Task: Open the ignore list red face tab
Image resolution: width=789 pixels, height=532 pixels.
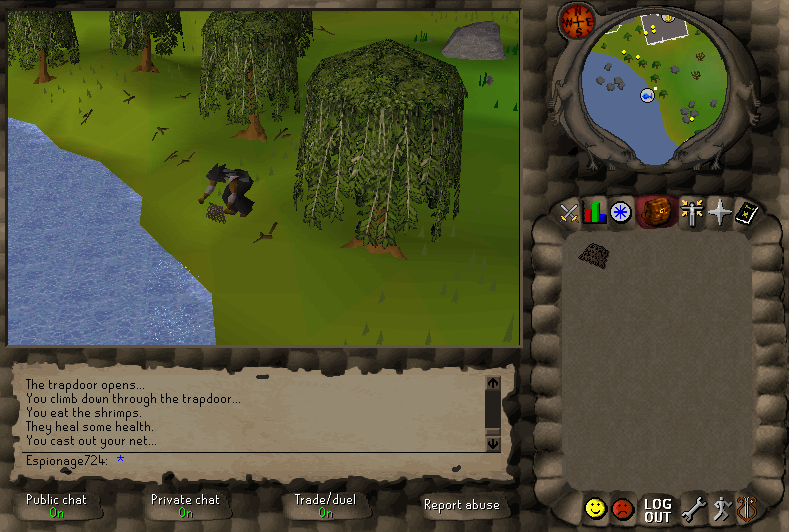Action: click(x=623, y=509)
